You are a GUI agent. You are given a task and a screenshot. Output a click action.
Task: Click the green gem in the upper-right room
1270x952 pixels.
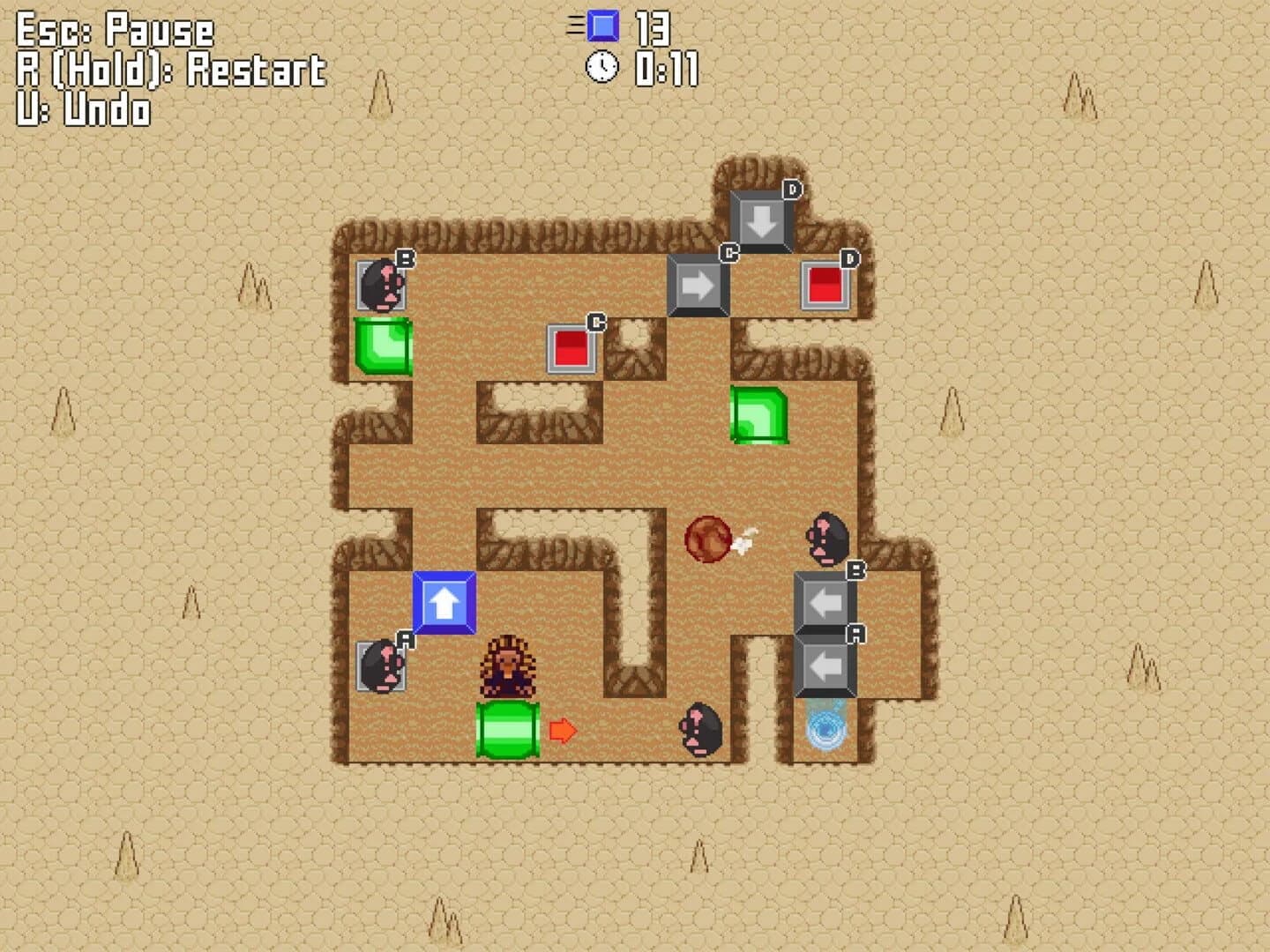point(761,413)
